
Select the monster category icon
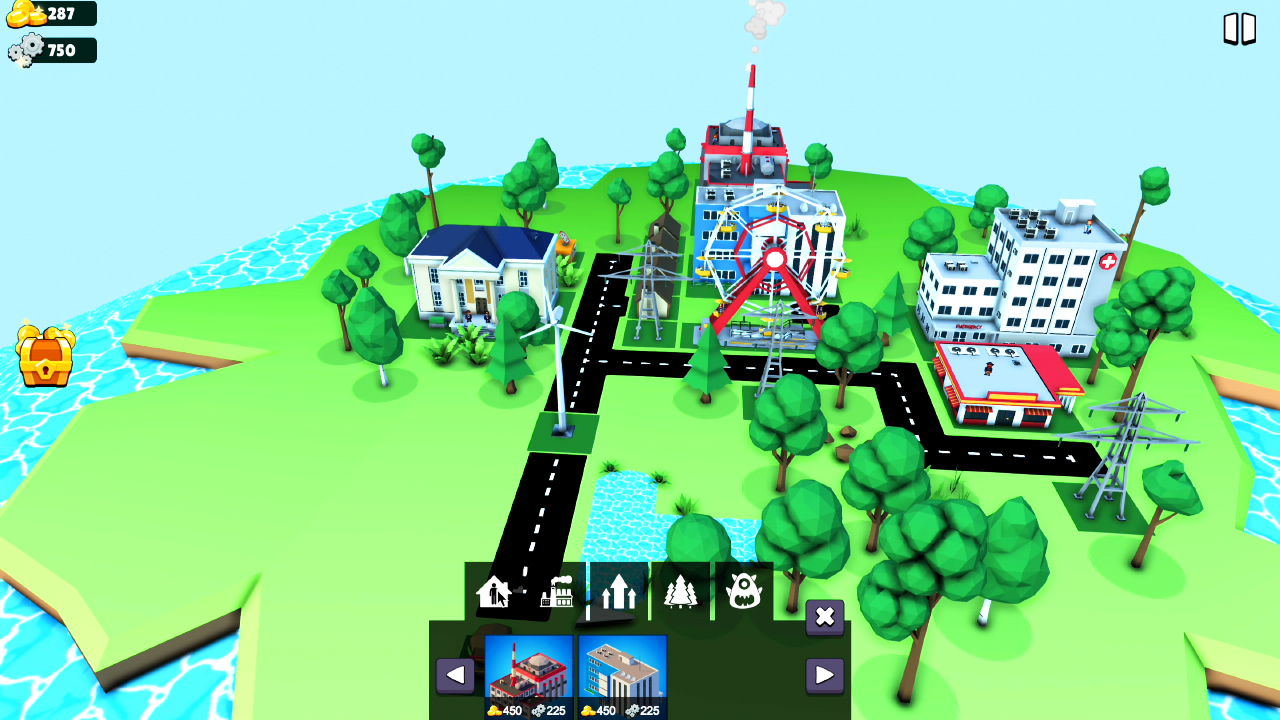coord(743,590)
